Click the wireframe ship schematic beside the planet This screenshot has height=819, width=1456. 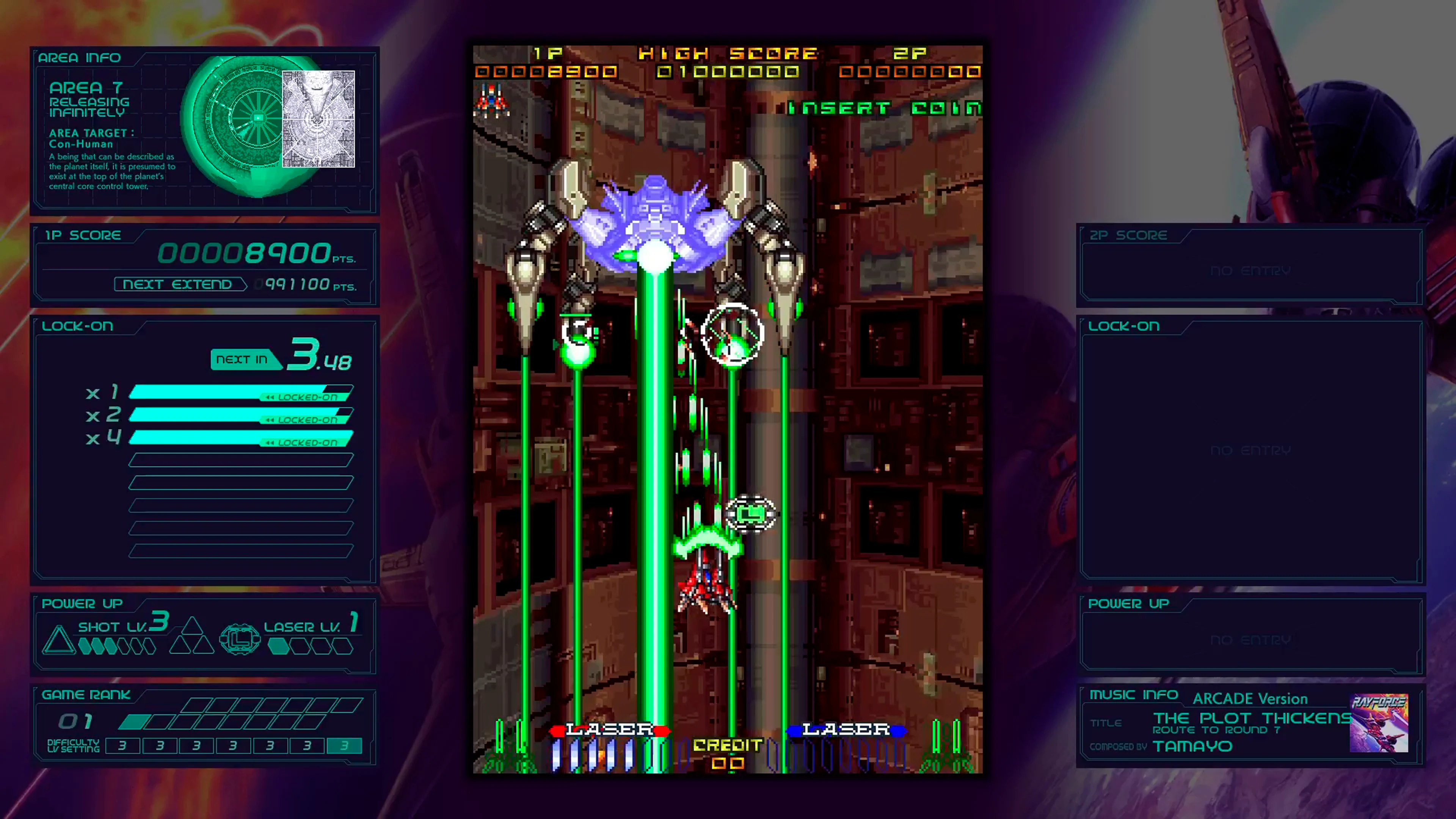pos(317,119)
